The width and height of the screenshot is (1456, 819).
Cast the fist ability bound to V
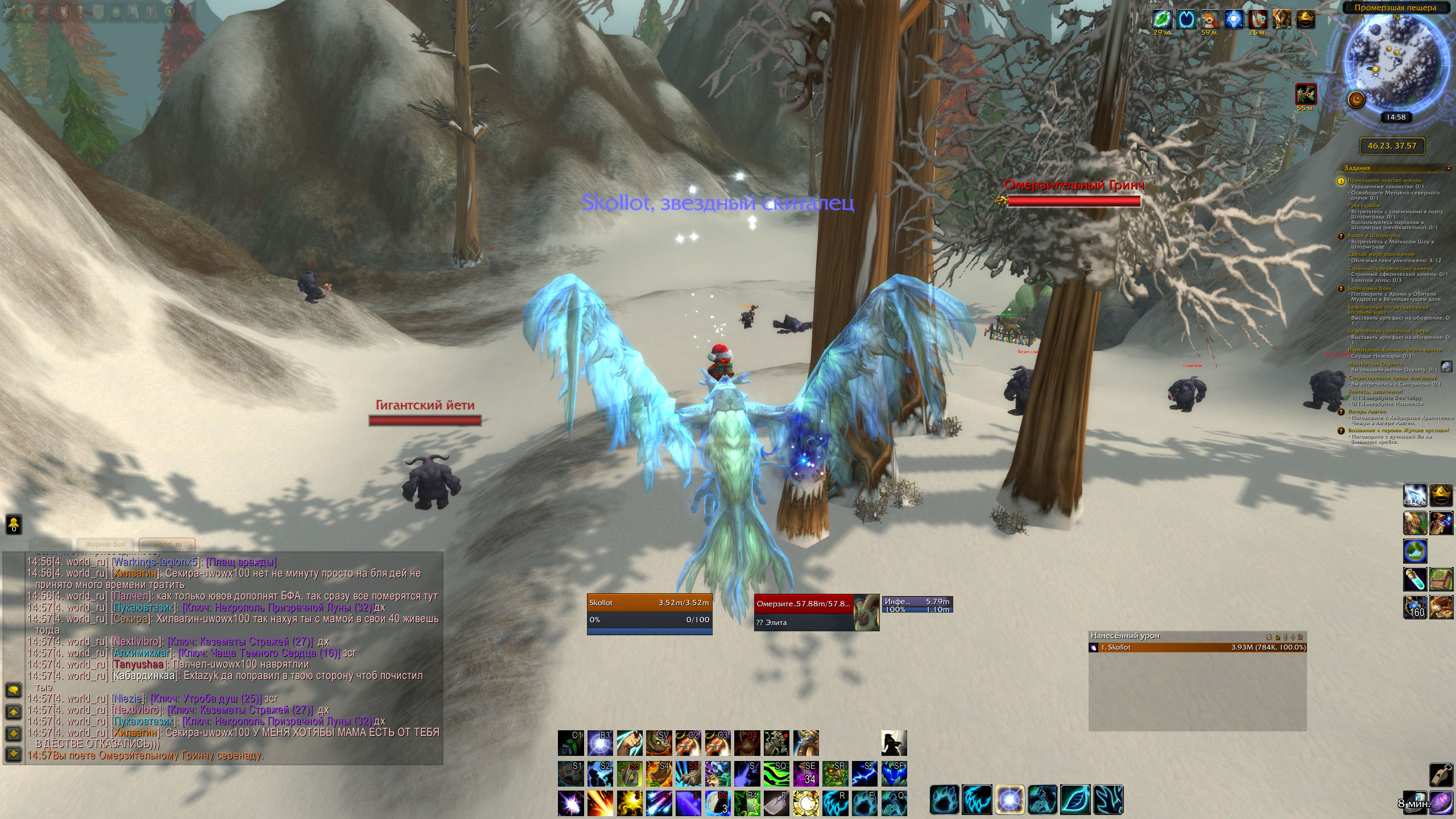coord(630,743)
